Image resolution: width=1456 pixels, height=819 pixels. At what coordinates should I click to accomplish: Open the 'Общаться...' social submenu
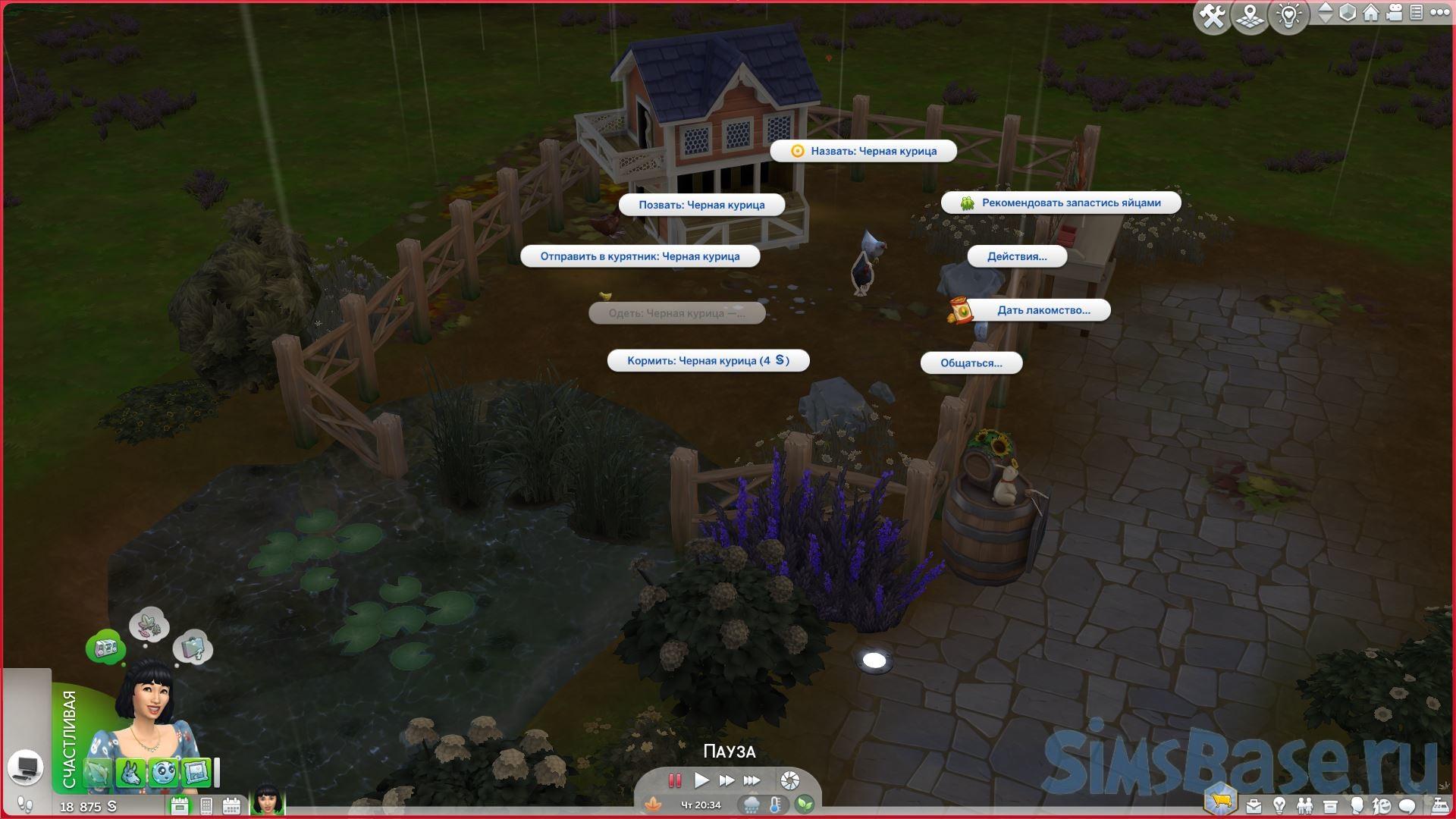coord(971,363)
